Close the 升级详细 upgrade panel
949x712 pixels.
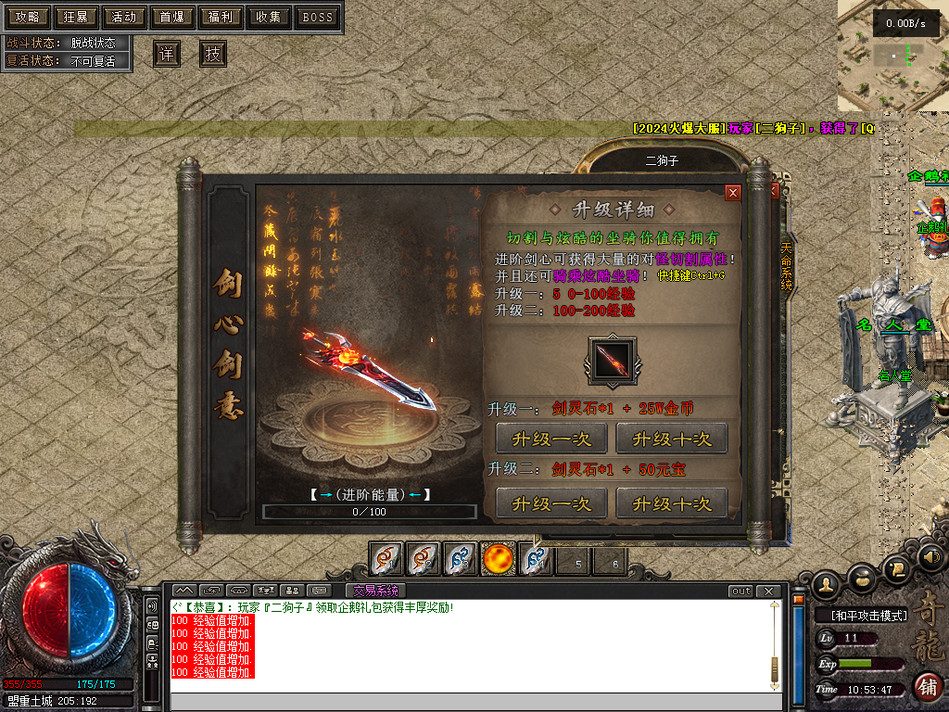click(x=733, y=193)
